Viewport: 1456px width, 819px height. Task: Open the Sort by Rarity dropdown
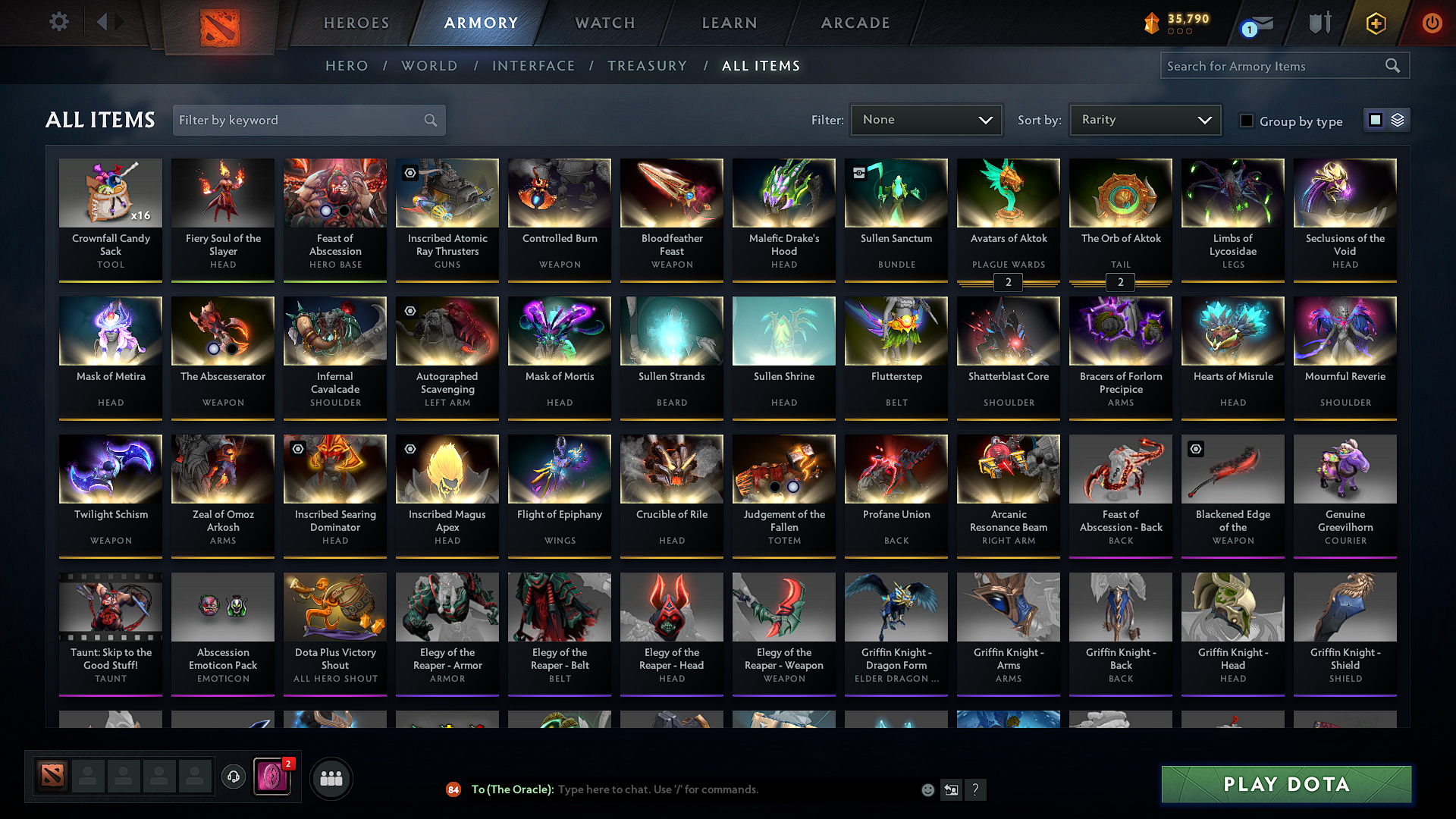(x=1144, y=119)
